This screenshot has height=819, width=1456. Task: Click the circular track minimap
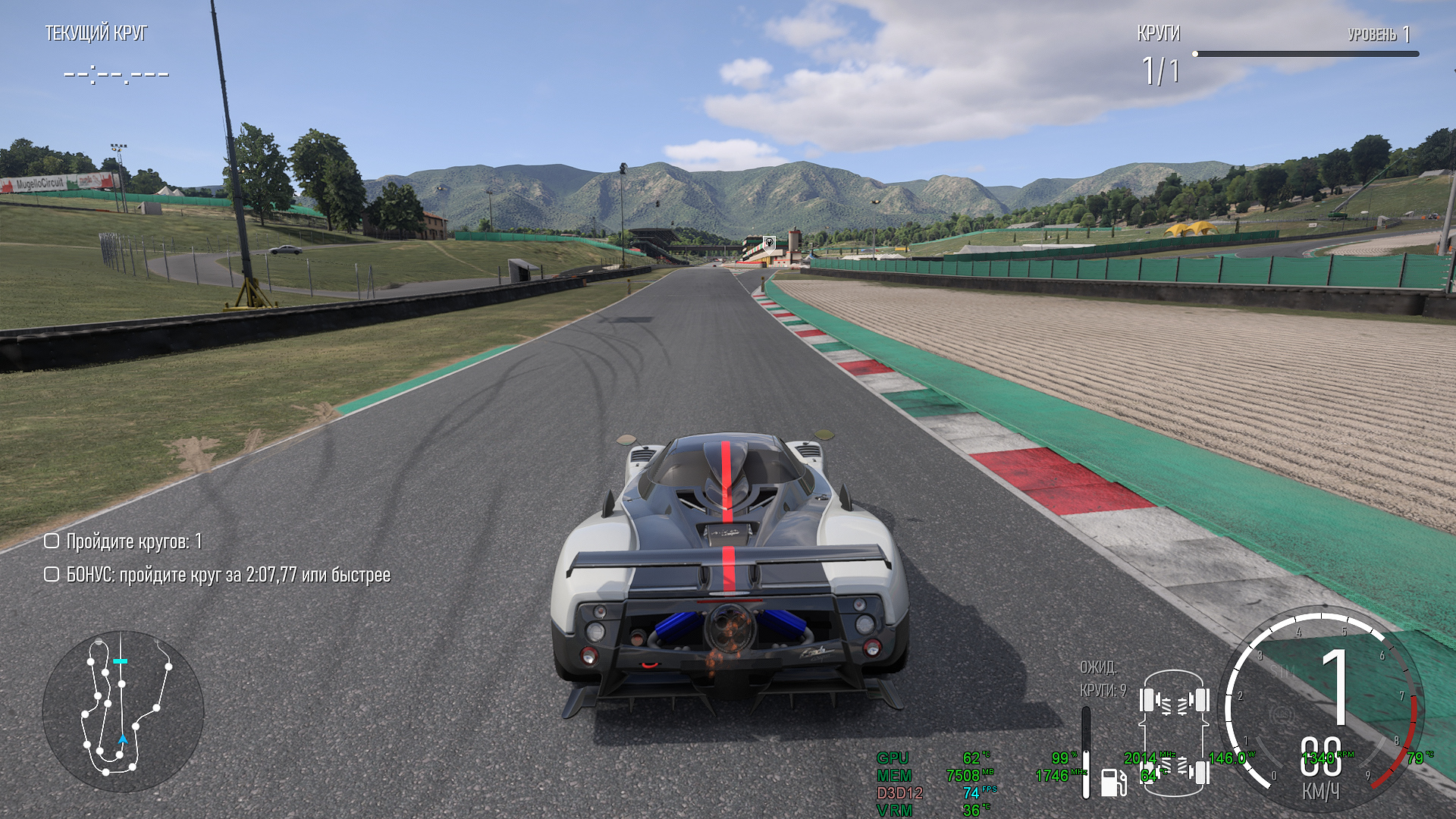pyautogui.click(x=123, y=711)
